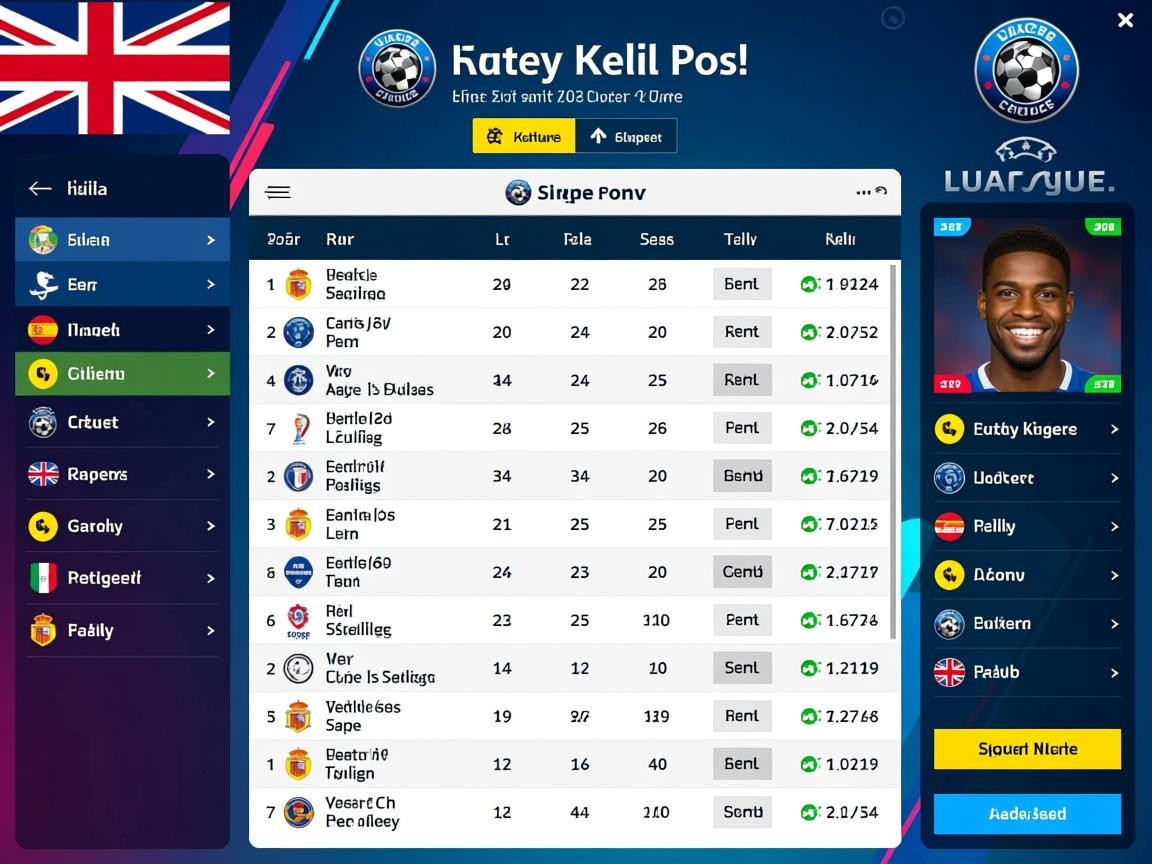This screenshot has width=1152, height=864.
Task: Click the Beatde Seatirea table row
Action: pos(574,284)
